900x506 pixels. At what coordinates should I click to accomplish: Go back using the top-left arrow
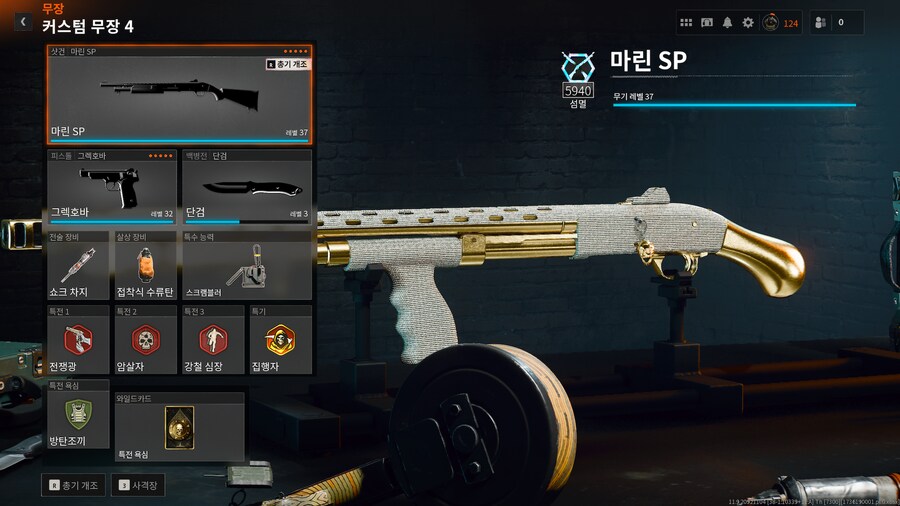point(23,21)
